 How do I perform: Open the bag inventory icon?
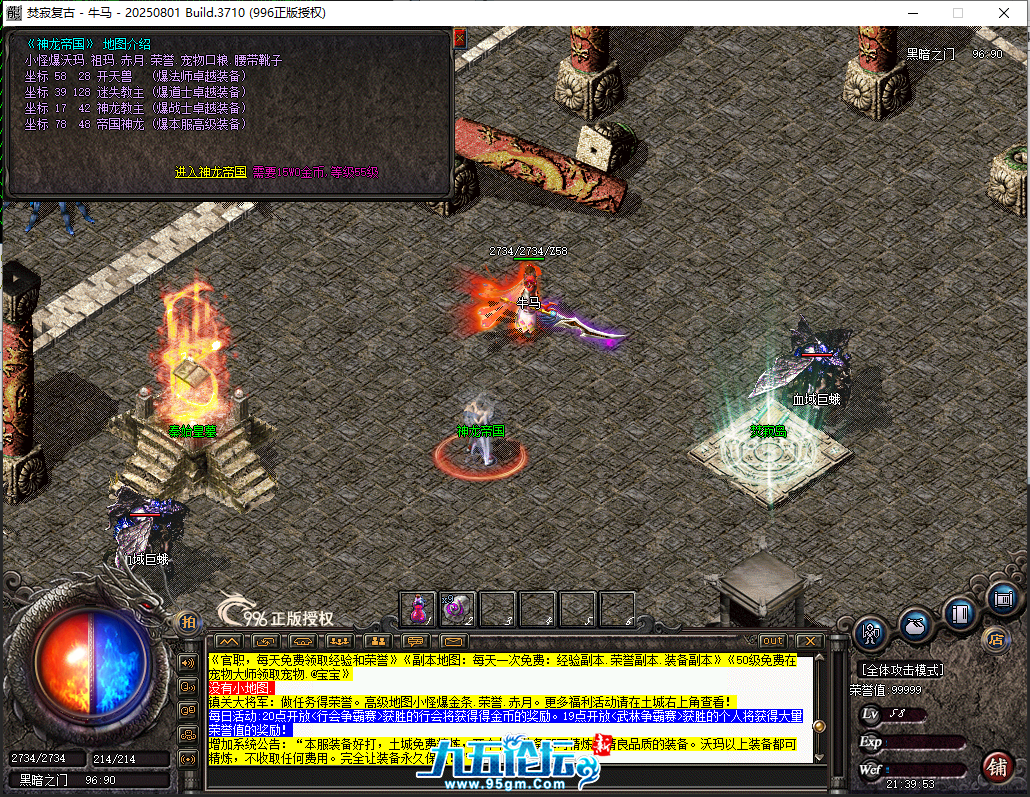tap(915, 625)
